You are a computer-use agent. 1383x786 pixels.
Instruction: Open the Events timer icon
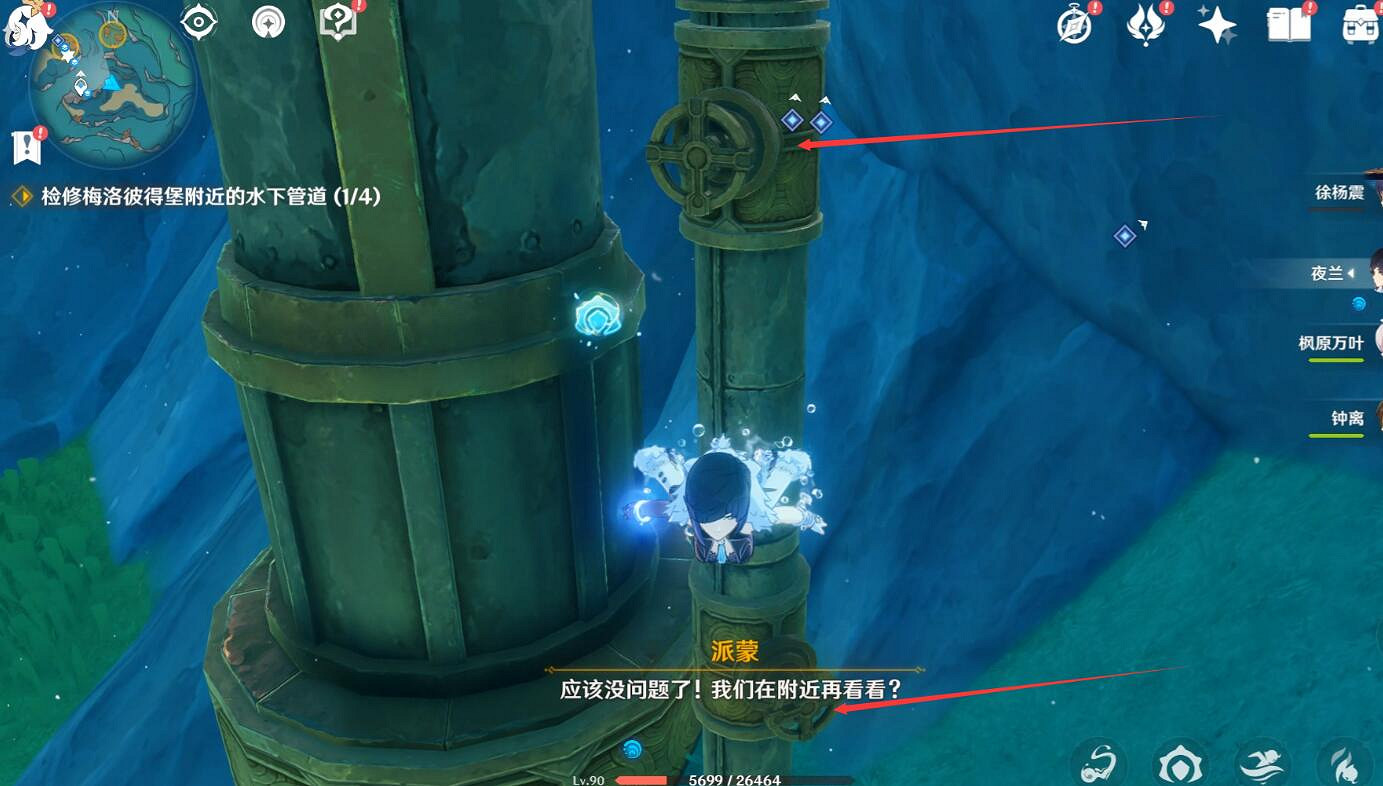click(x=1072, y=24)
